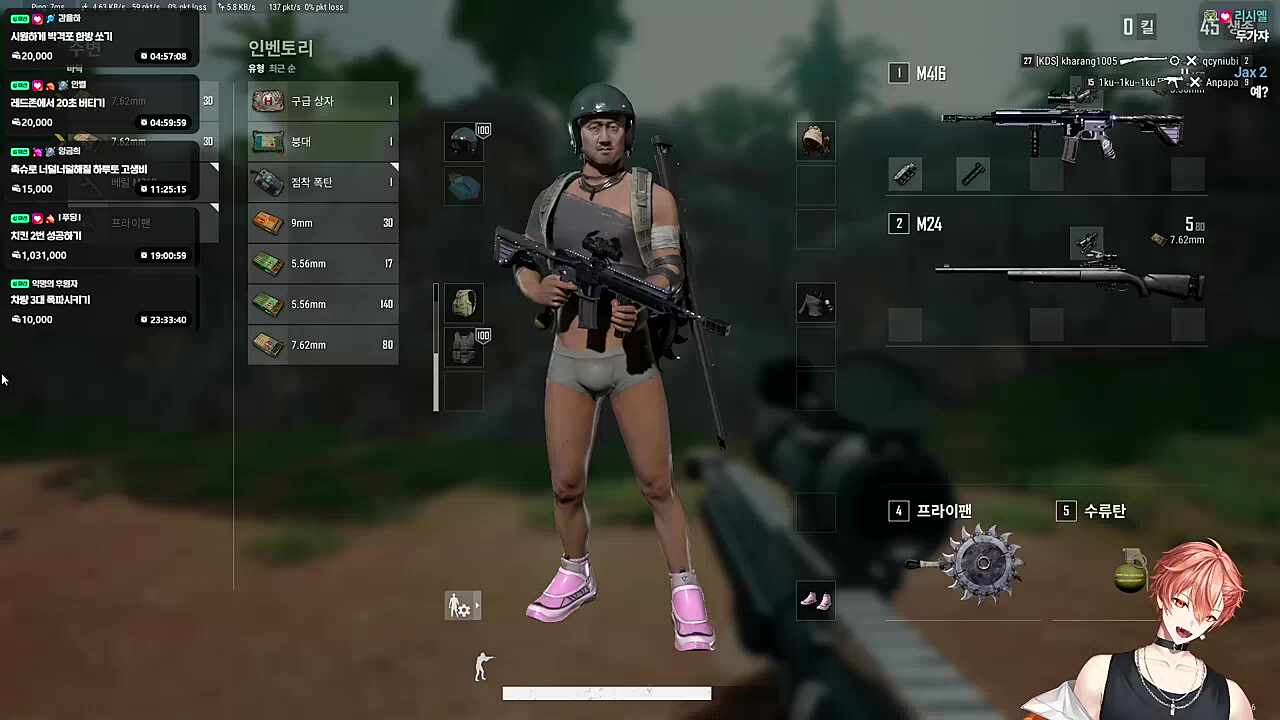
Task: Select the grenade in slot 5
Action: pos(1128,570)
